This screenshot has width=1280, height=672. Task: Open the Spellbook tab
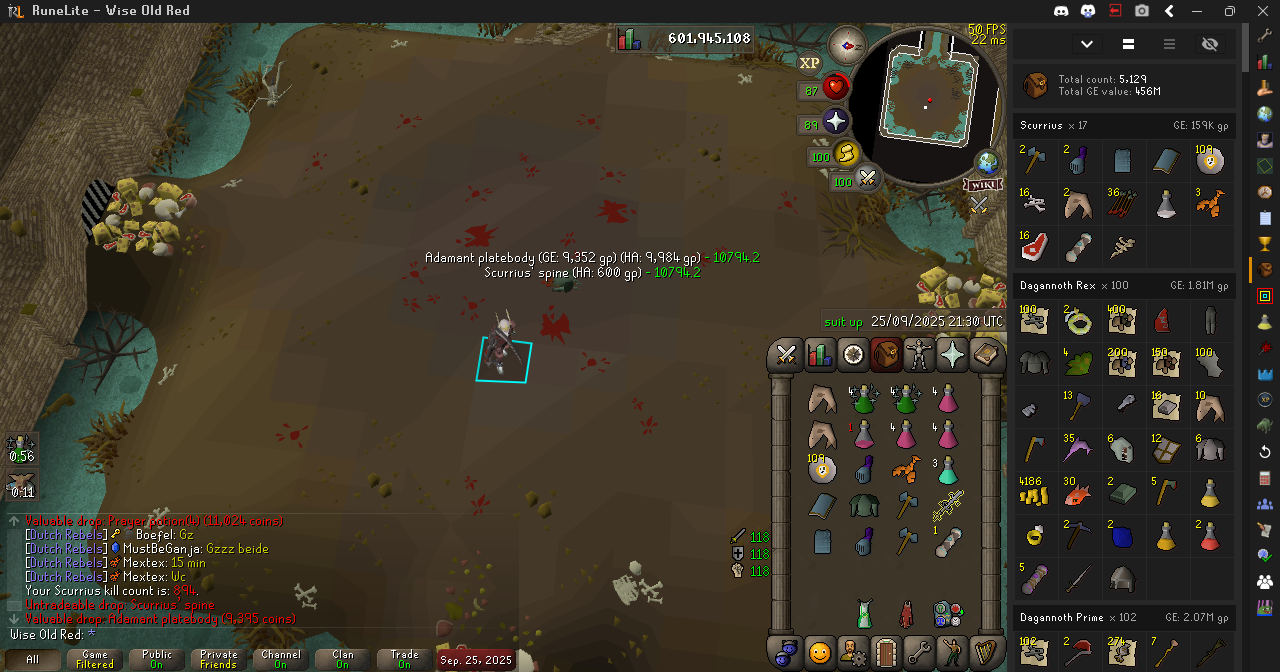pos(986,355)
